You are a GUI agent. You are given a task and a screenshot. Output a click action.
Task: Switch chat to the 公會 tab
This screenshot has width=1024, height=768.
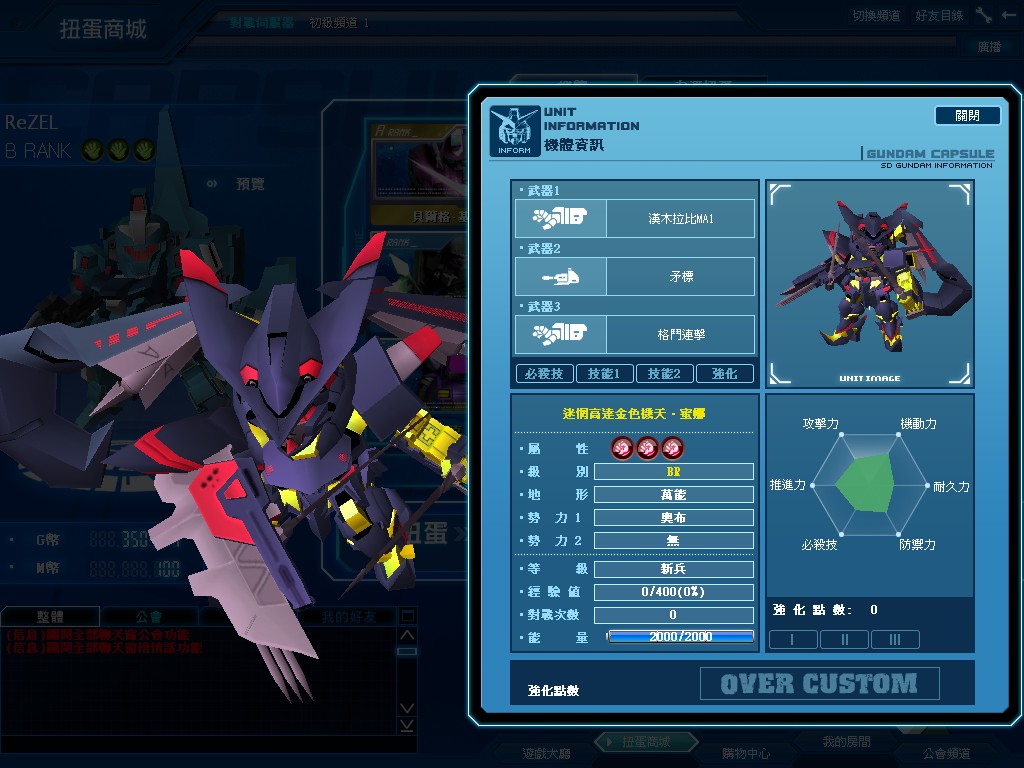[150, 617]
